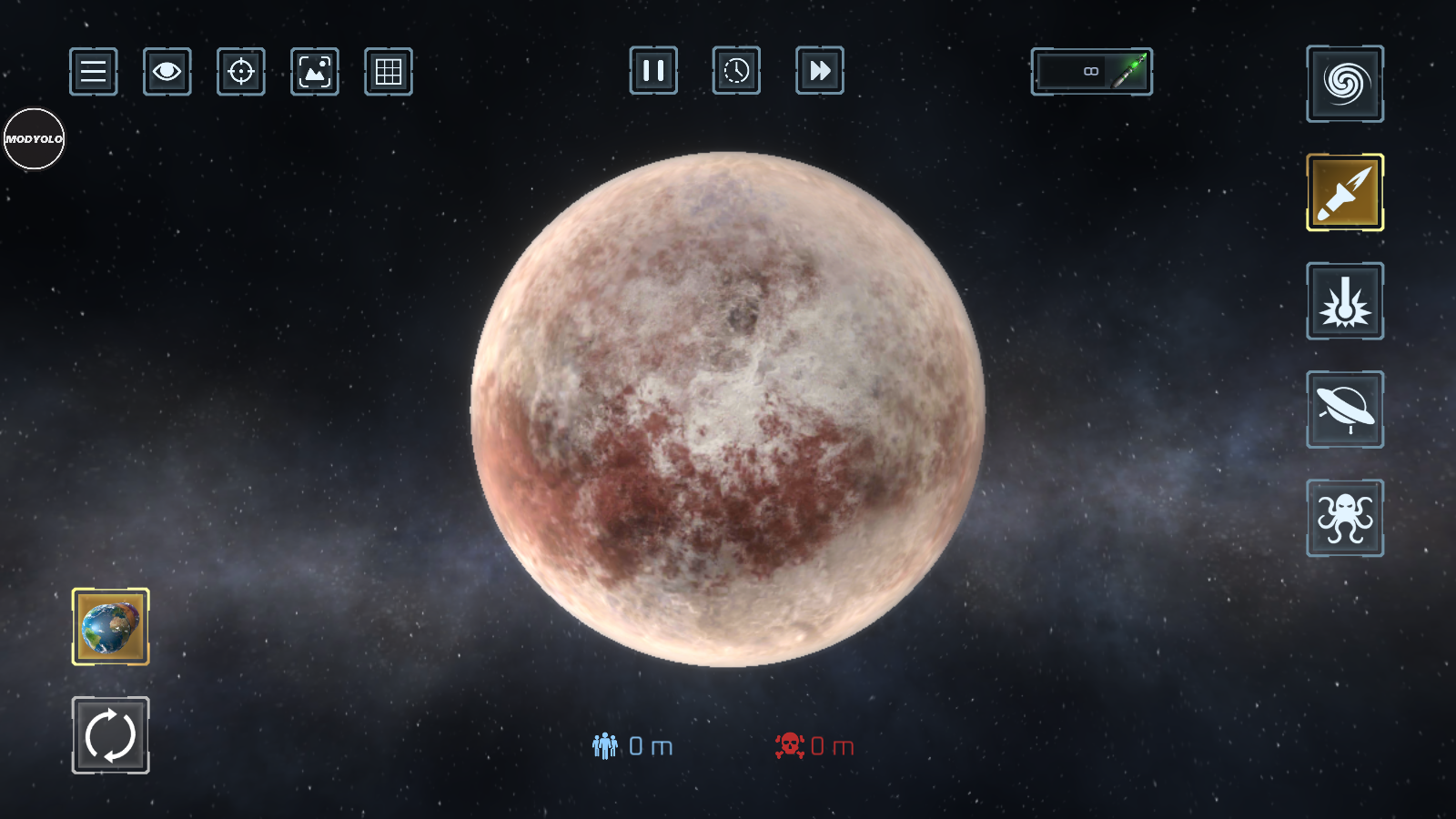Click the MODYOLO round badge
The width and height of the screenshot is (1456, 819).
click(x=35, y=139)
